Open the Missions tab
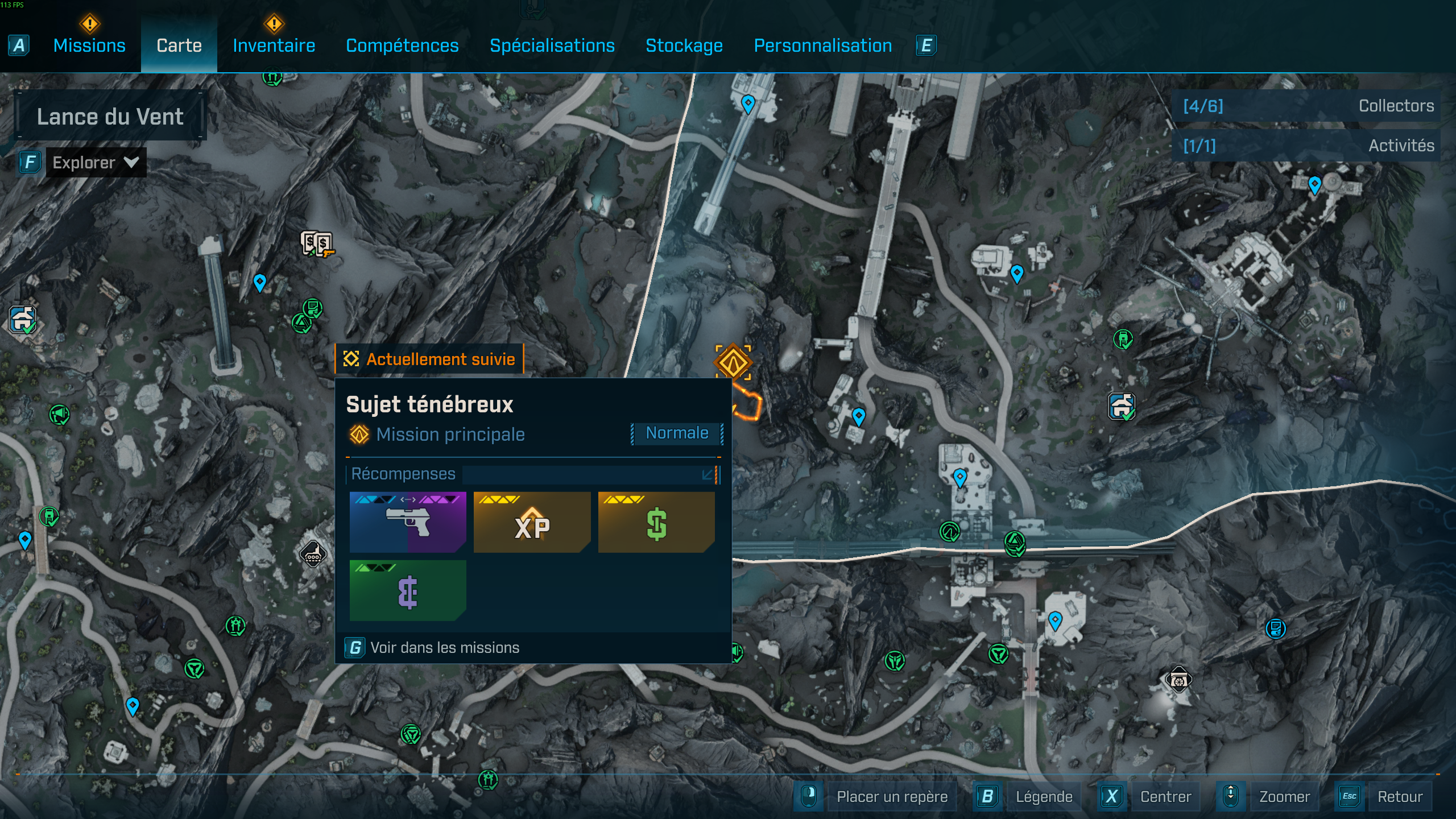Viewport: 1456px width, 819px height. pyautogui.click(x=90, y=45)
